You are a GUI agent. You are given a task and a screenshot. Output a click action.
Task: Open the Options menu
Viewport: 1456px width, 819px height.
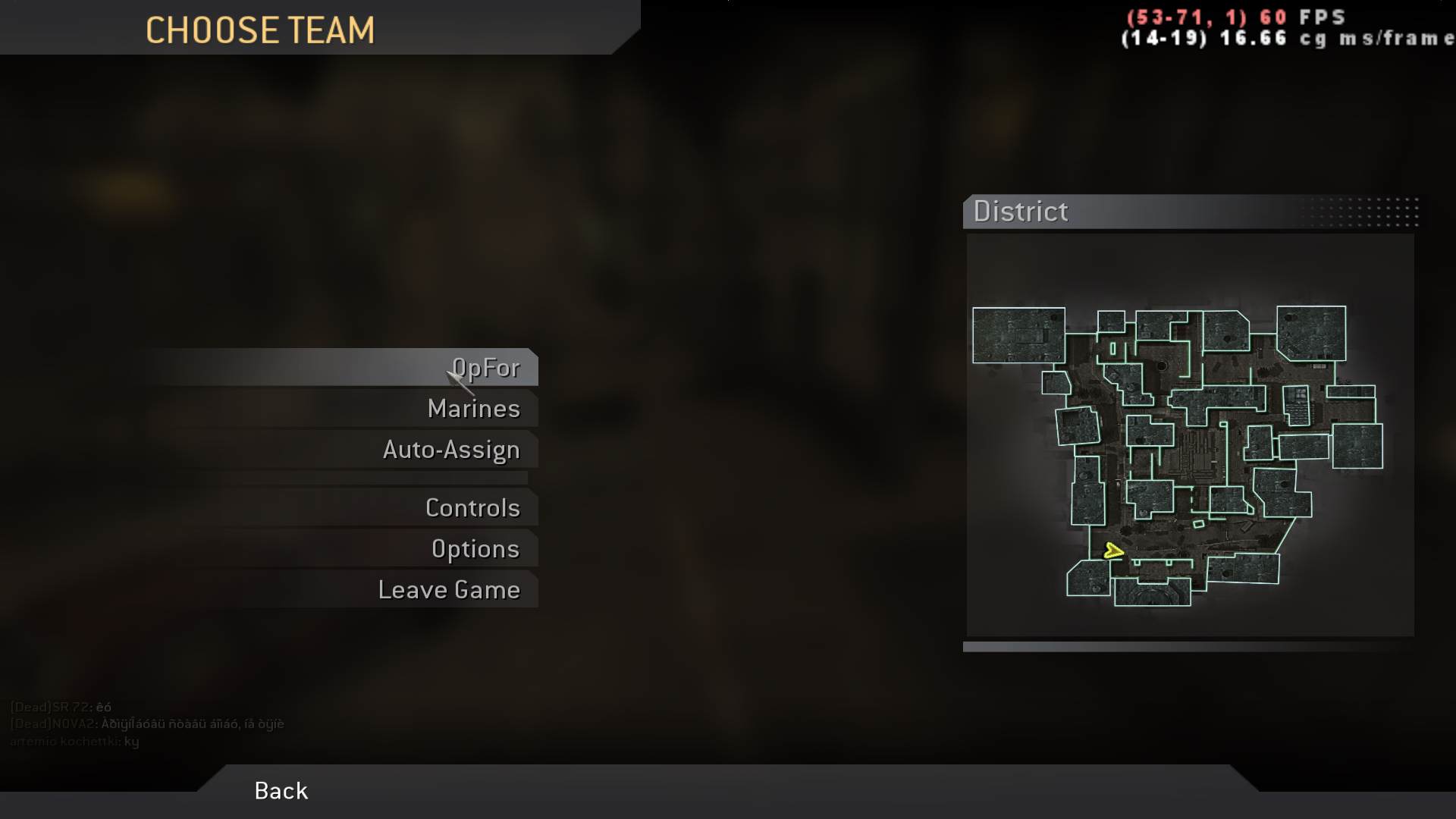pyautogui.click(x=476, y=548)
